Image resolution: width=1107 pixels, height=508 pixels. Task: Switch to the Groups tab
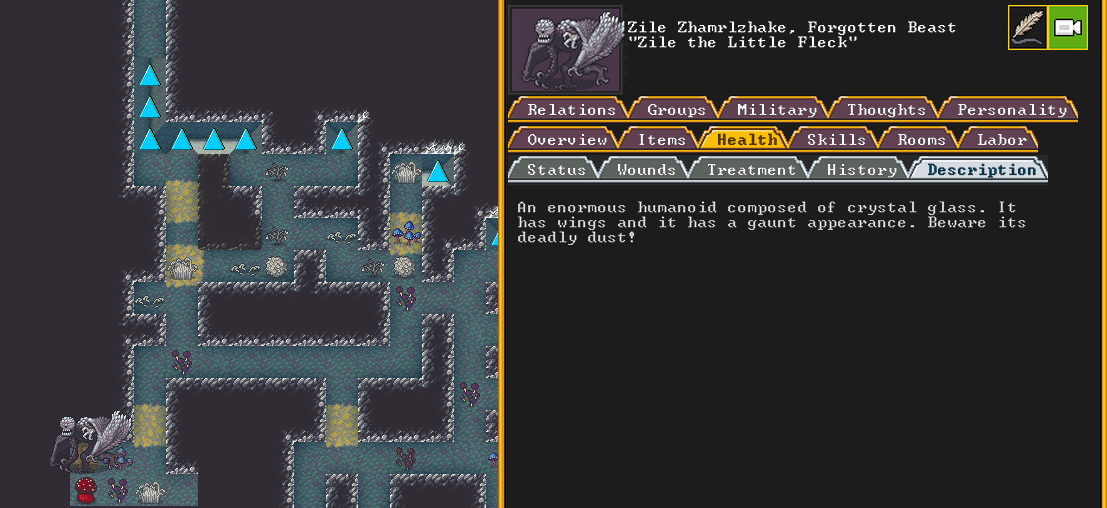point(676,110)
